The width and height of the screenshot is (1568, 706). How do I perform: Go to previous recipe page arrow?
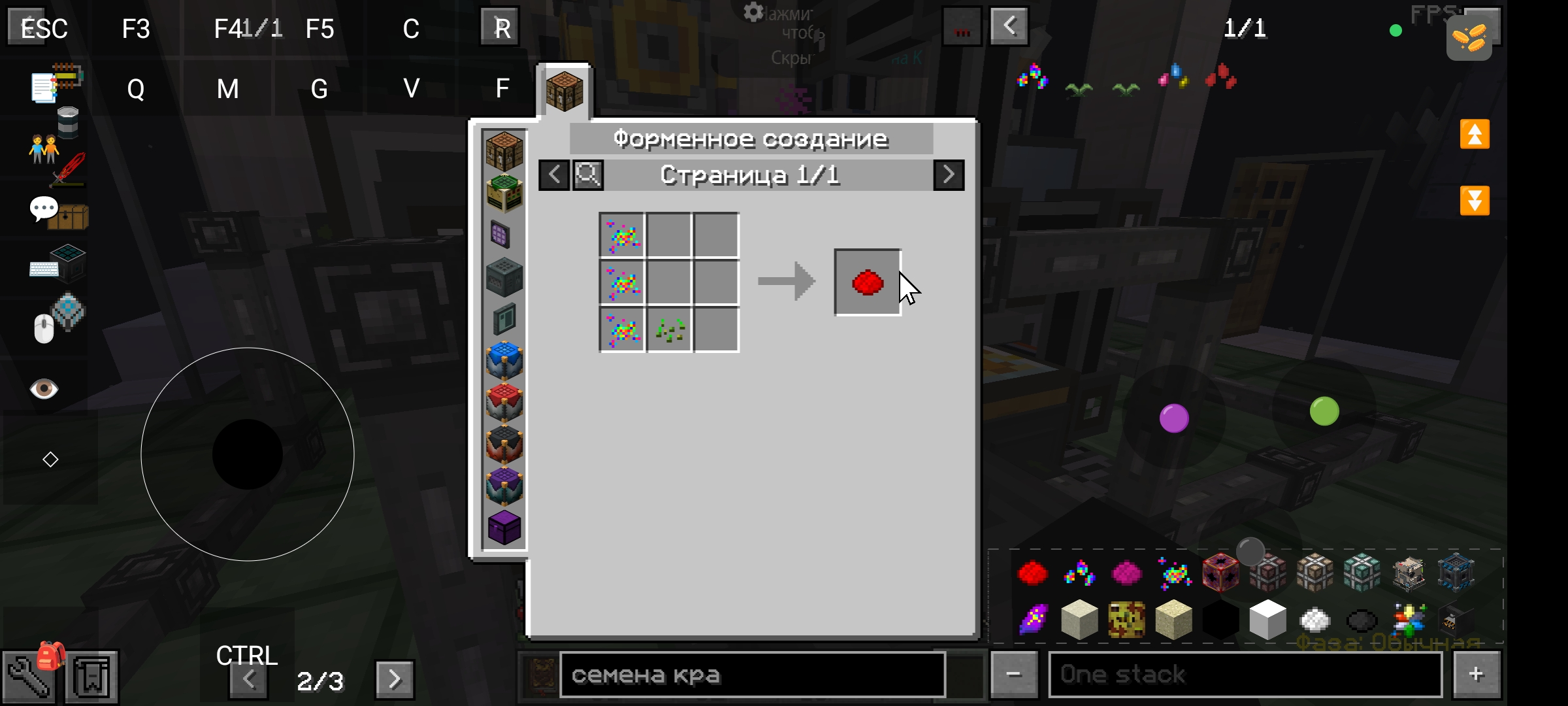click(554, 175)
